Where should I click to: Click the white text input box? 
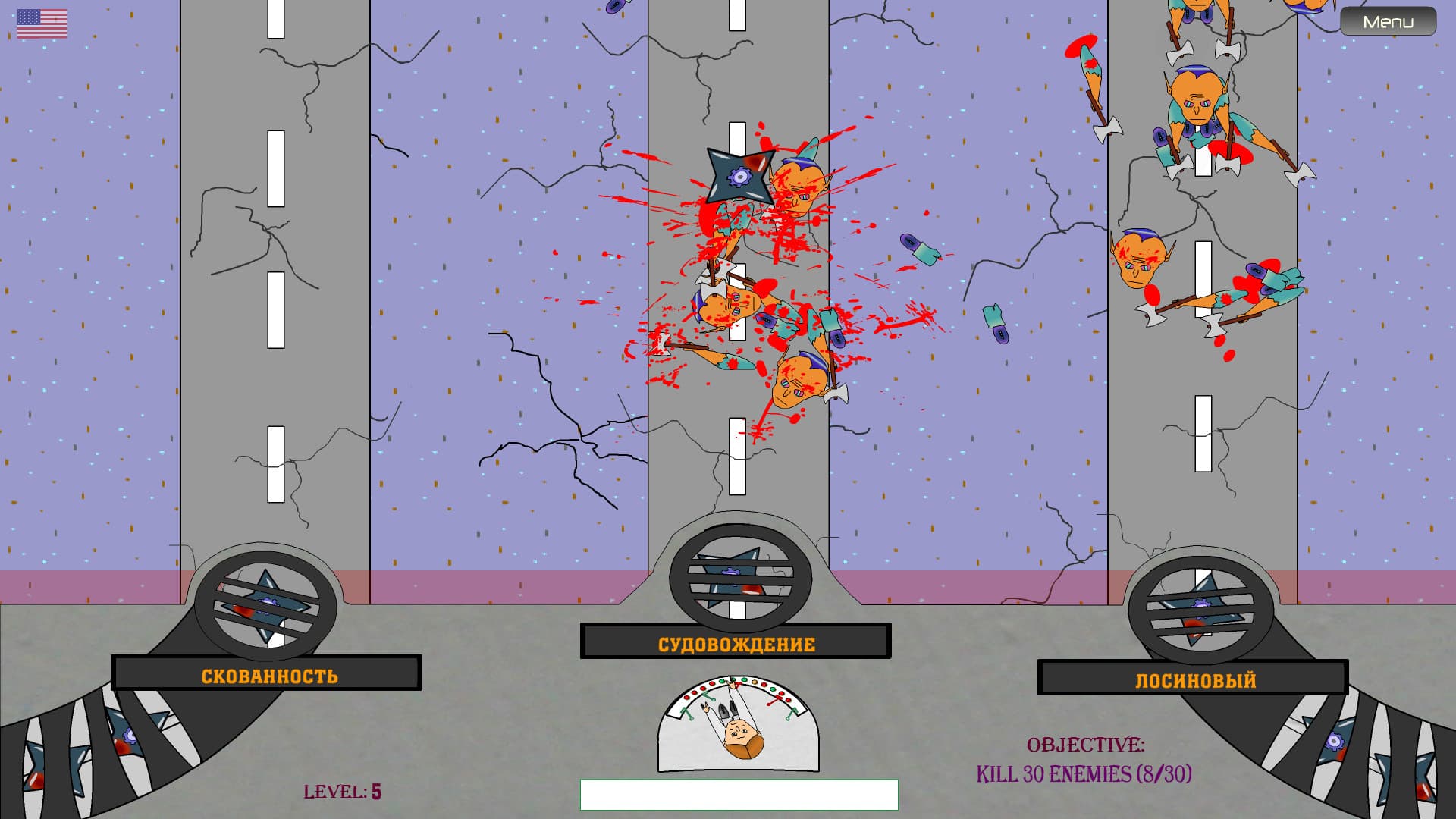pos(739,795)
